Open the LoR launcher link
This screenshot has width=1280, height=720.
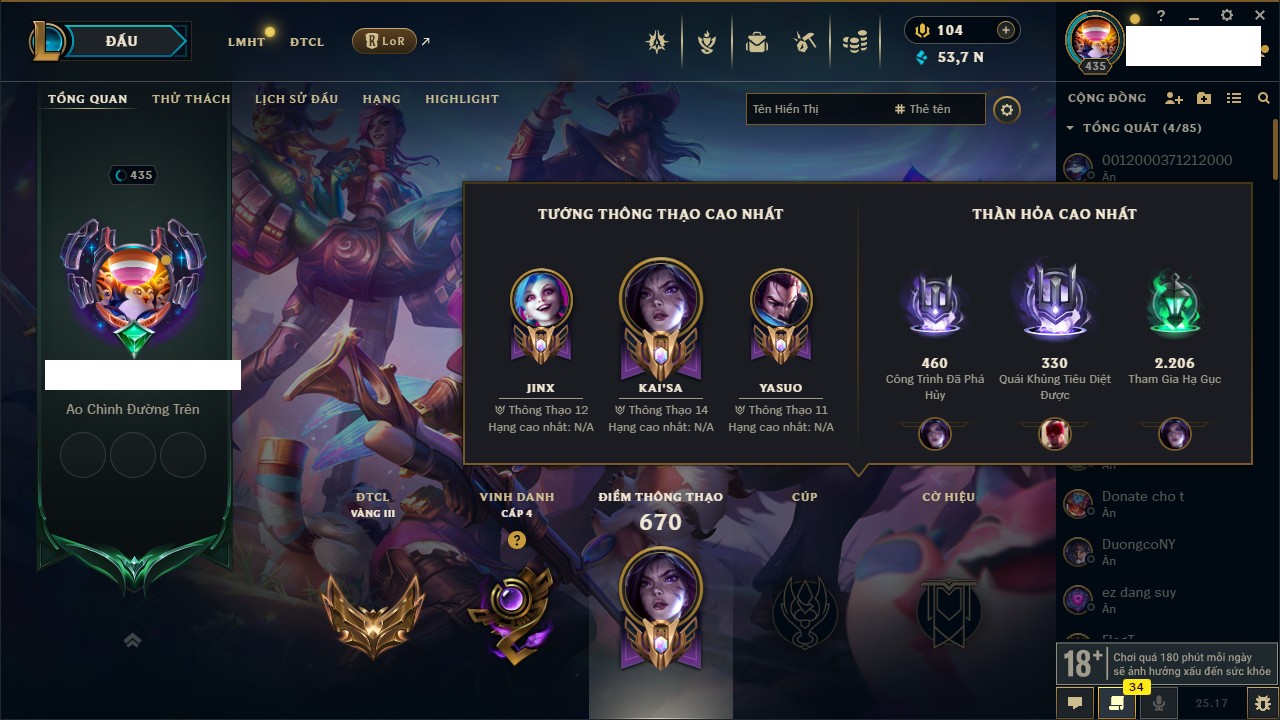385,41
